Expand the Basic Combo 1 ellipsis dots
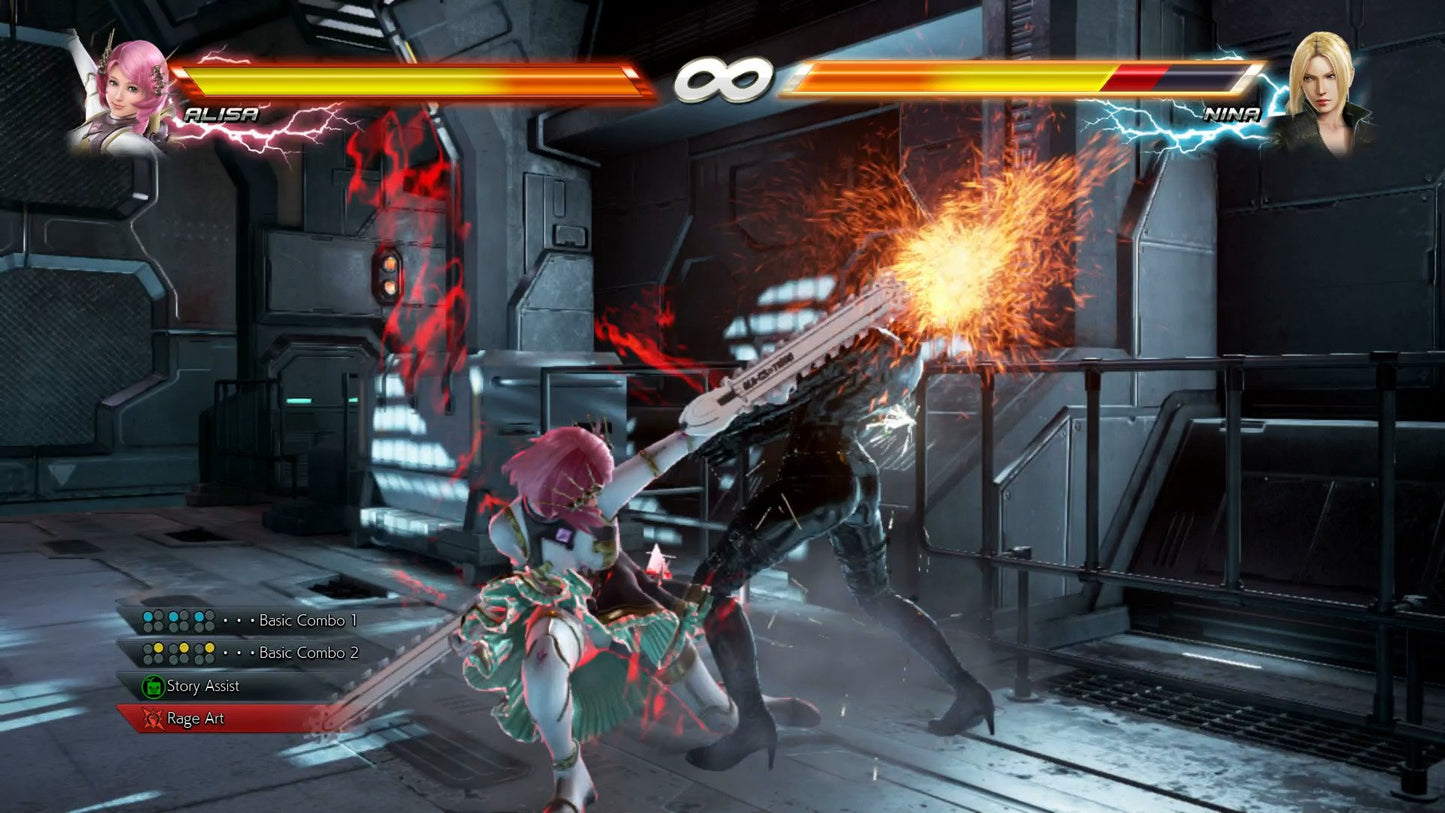The image size is (1445, 813). tap(238, 619)
